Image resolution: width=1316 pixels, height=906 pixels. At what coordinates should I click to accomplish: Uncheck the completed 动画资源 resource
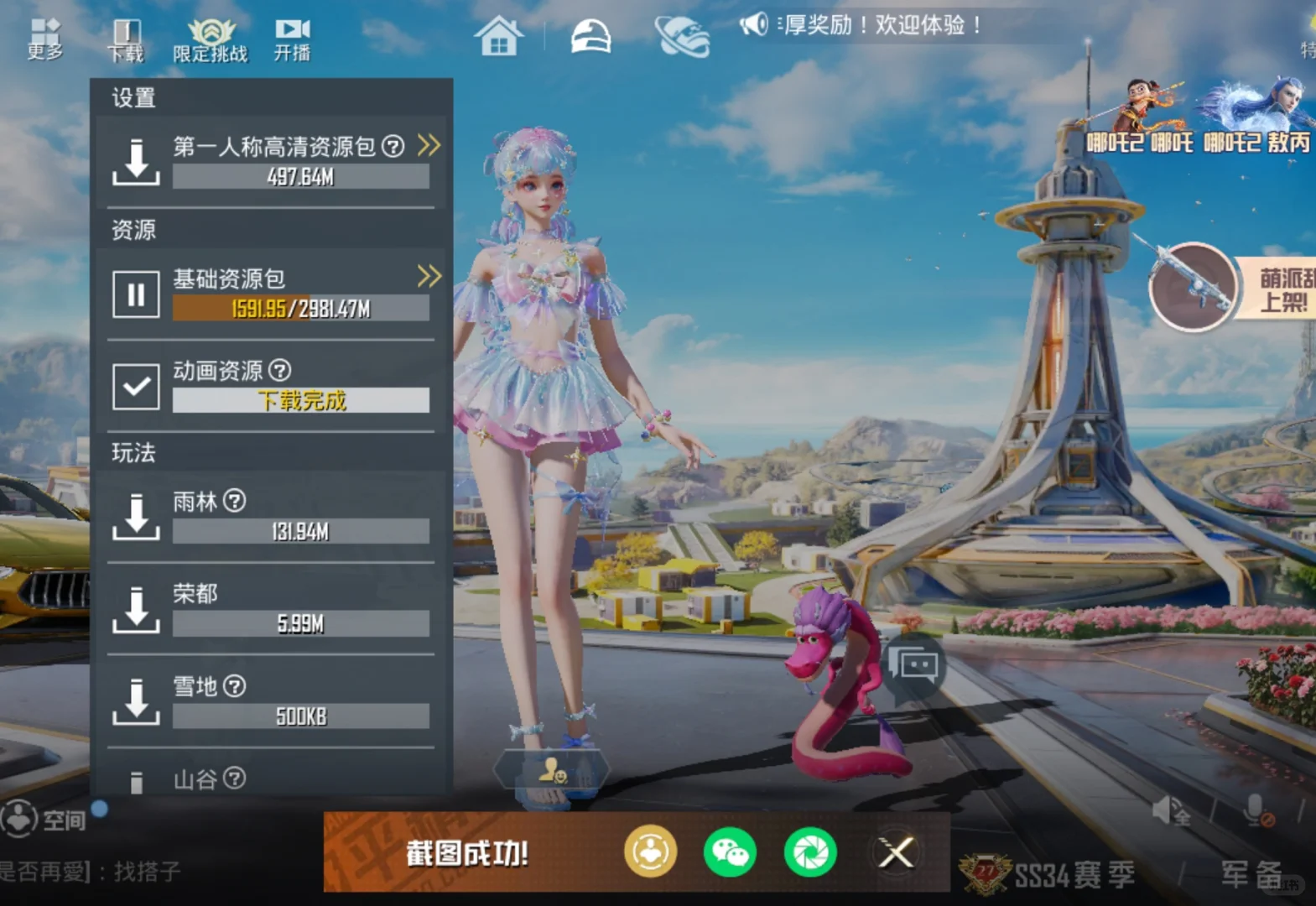[135, 388]
